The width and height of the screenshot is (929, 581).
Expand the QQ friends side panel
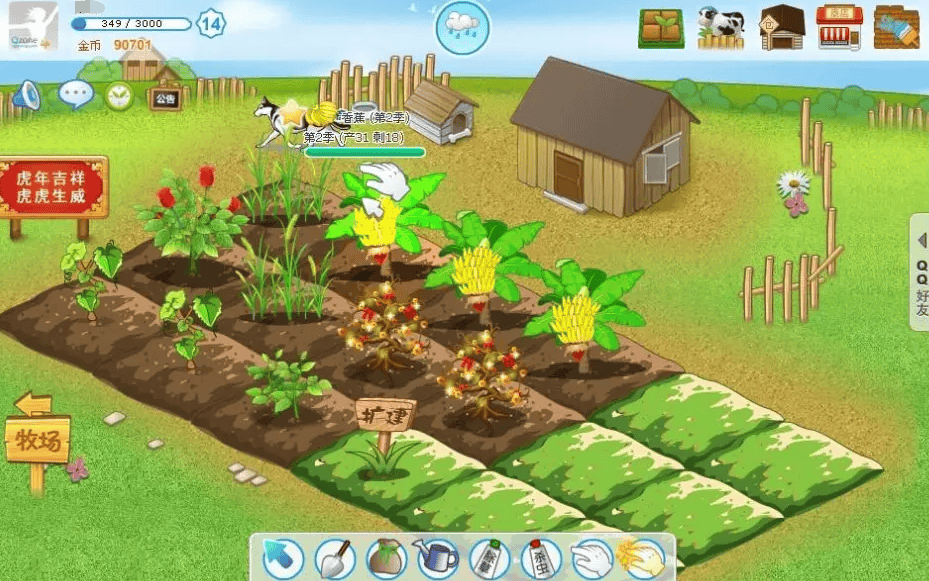click(x=920, y=272)
